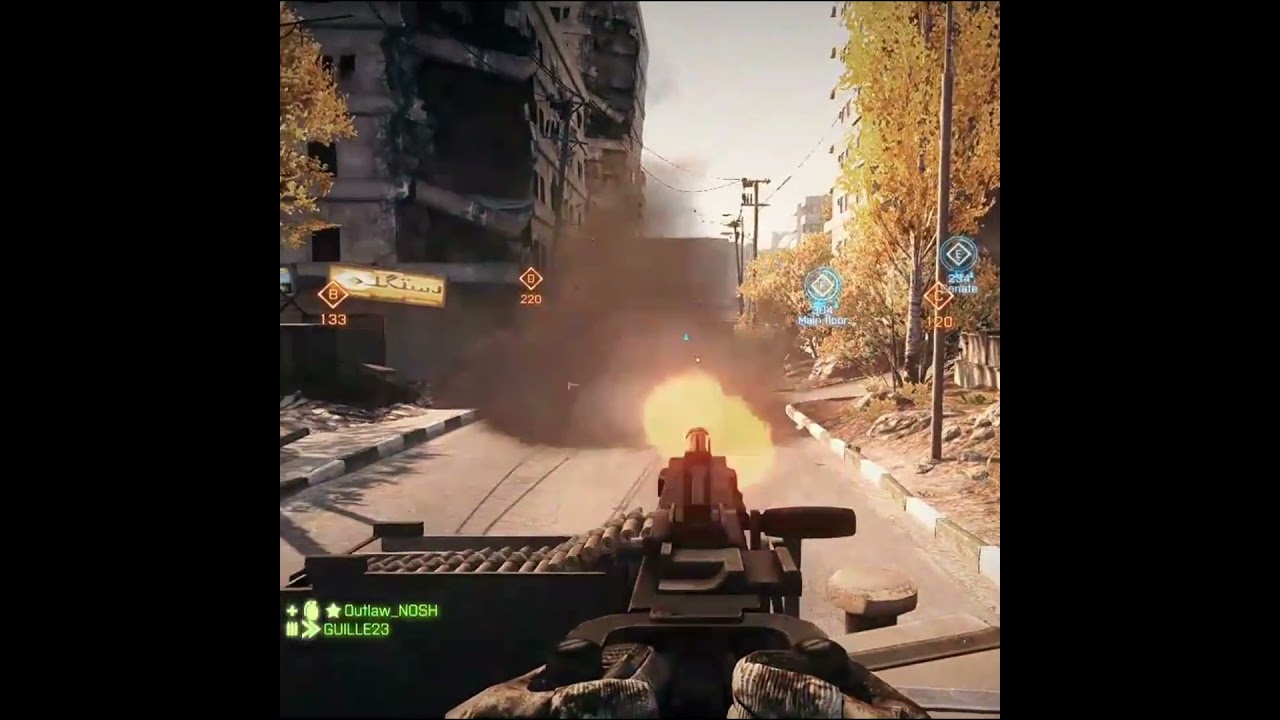Click the star icon beside Outlaw_NOSH

(x=333, y=611)
